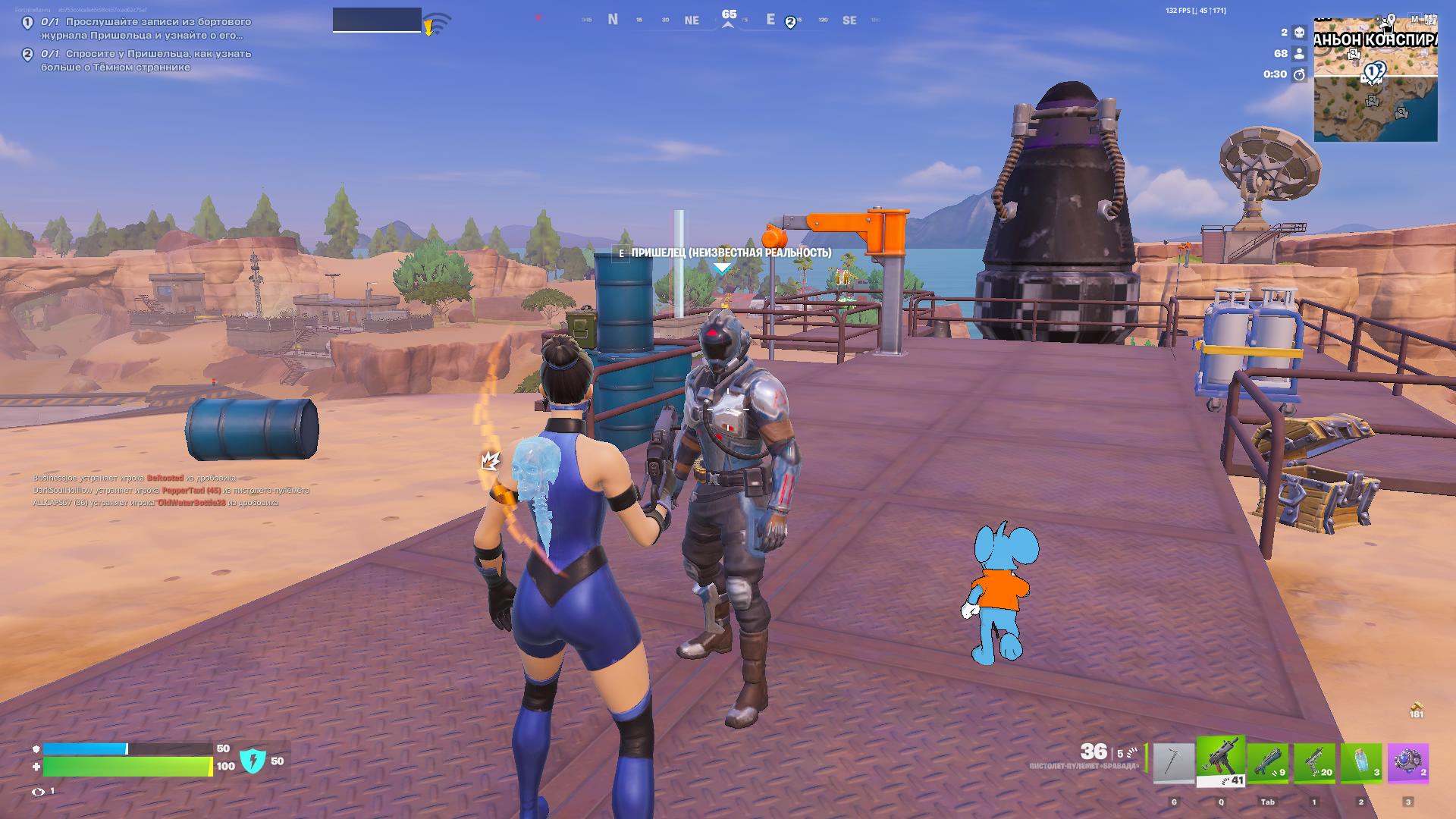Click the first quest about the Visitor's logs
This screenshot has width=1456, height=819.
click(146, 29)
